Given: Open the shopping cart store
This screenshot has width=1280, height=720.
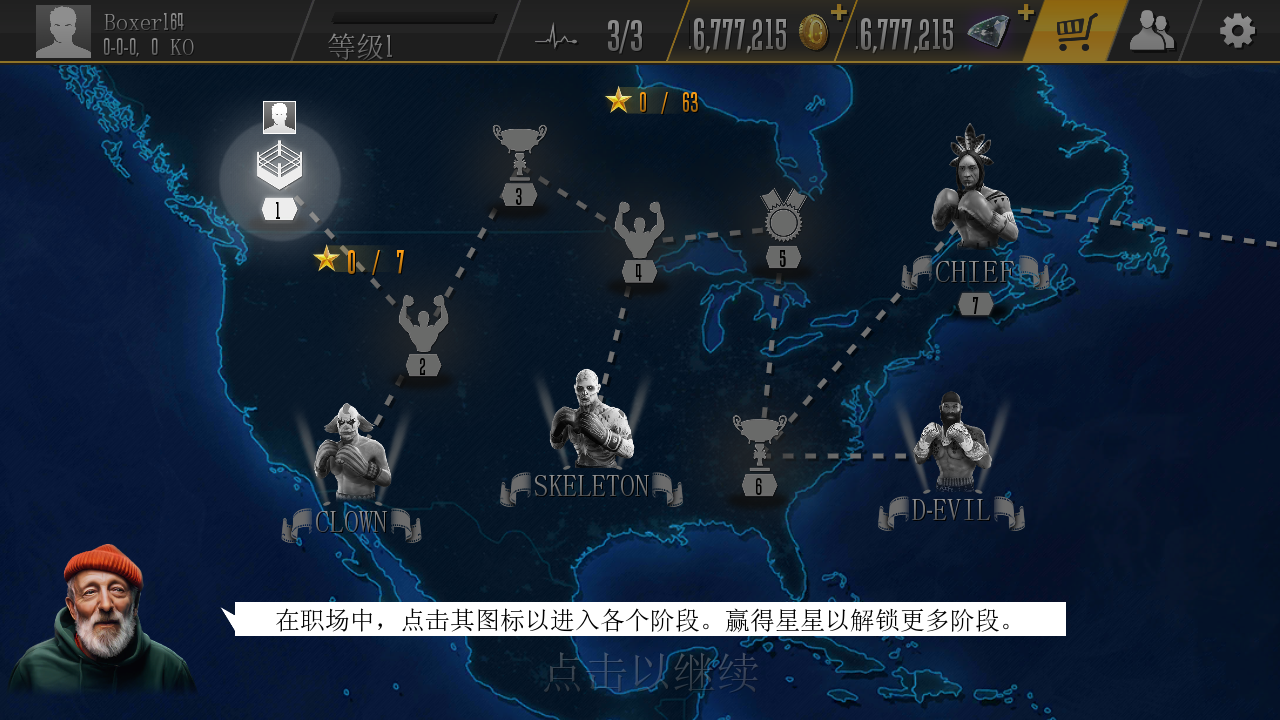Looking at the screenshot, I should click(x=1075, y=32).
